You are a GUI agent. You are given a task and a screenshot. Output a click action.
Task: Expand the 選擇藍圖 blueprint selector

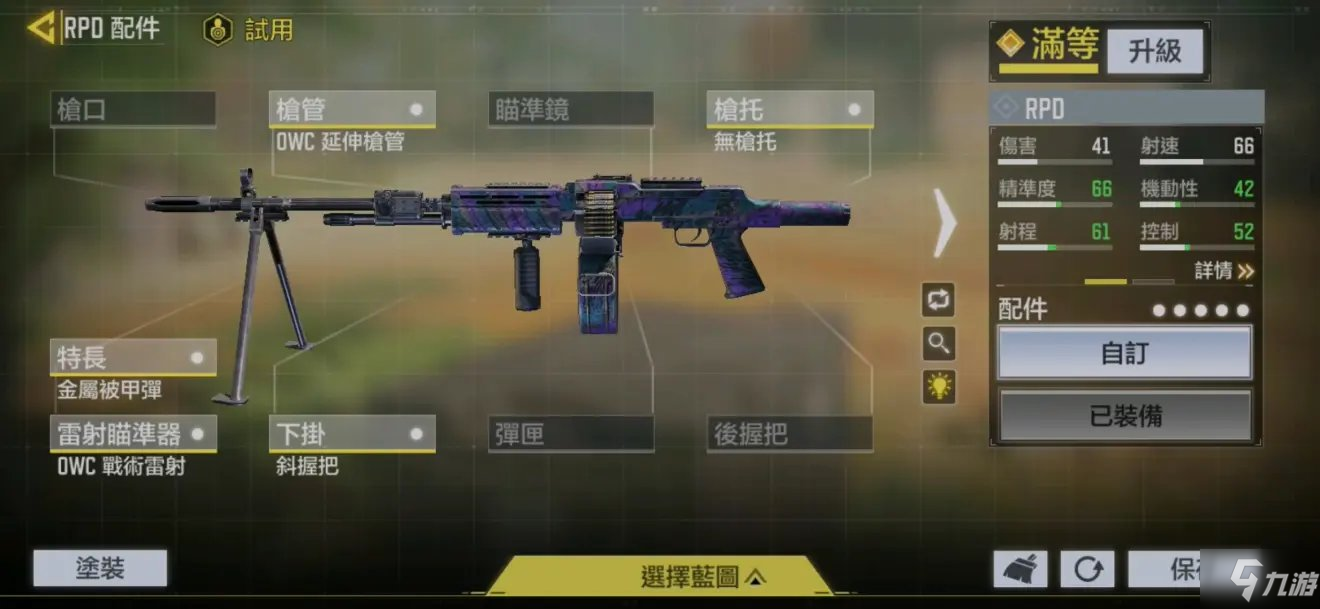(702, 576)
